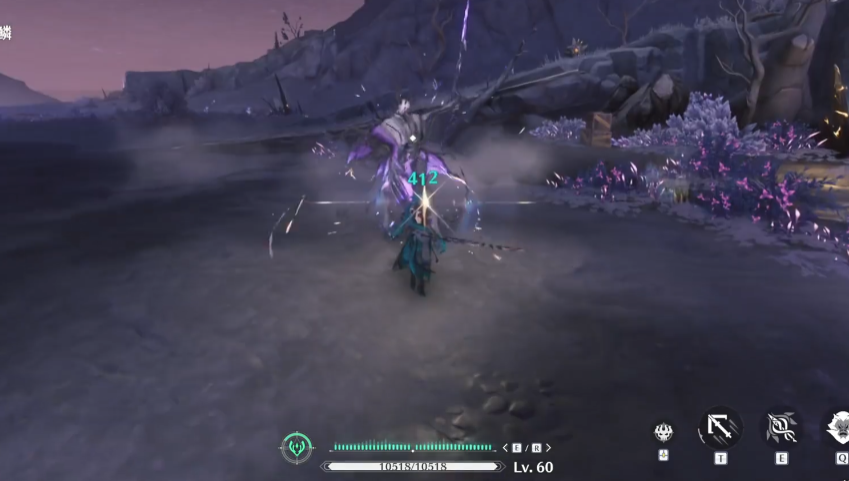Use the arrow-and-sword utility skill icon
Viewport: 849px width, 481px height.
(x=720, y=428)
